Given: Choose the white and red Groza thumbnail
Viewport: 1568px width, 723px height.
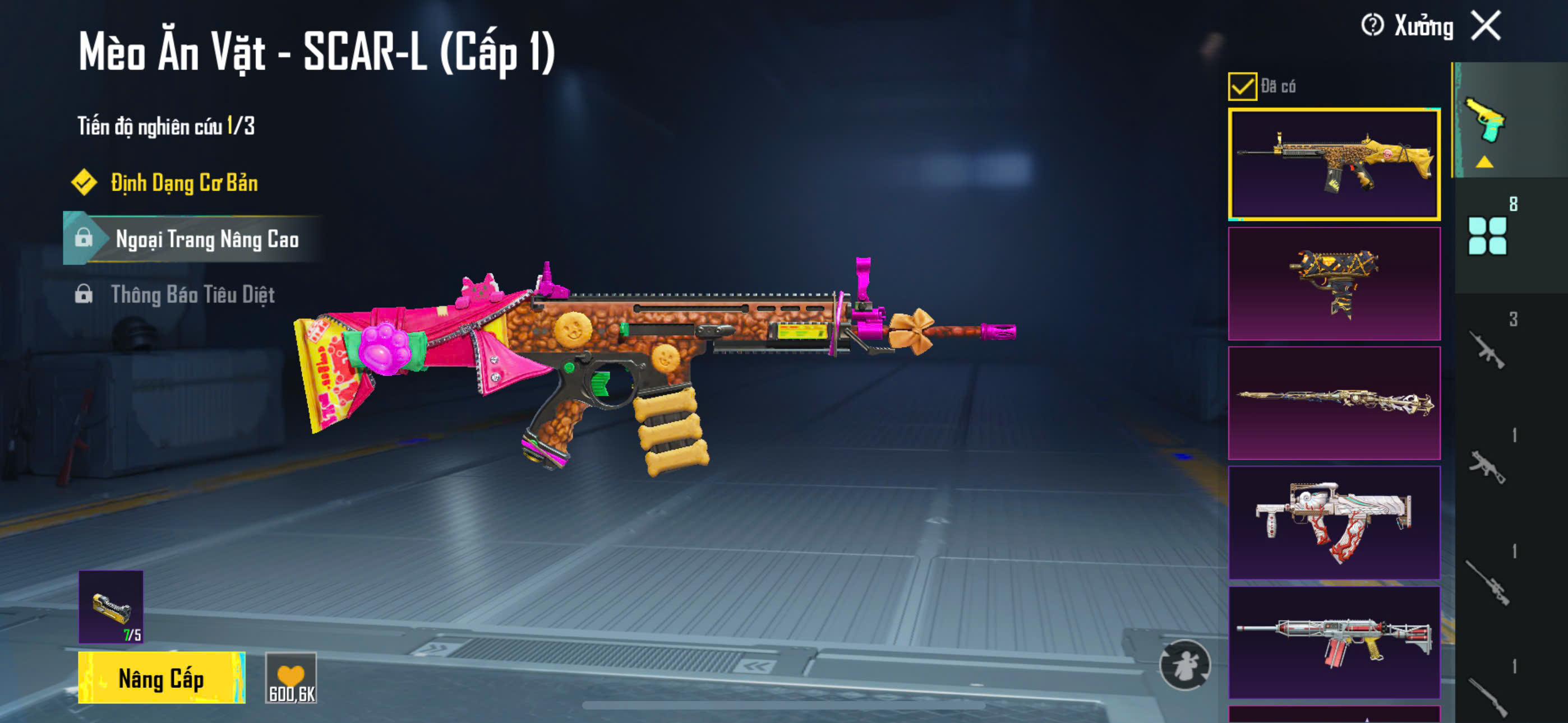Looking at the screenshot, I should [1334, 522].
